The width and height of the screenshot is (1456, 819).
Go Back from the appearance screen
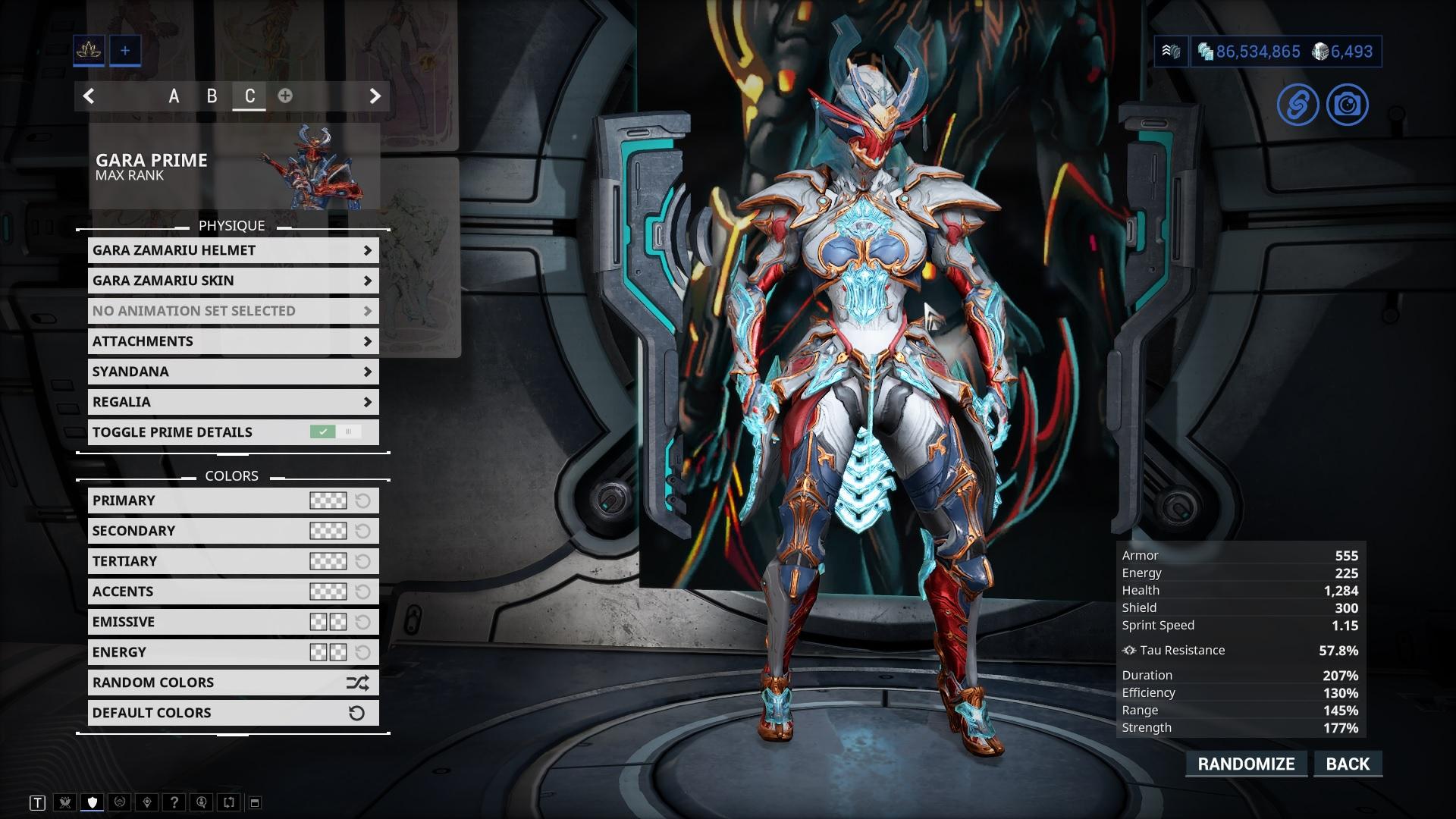click(1348, 764)
